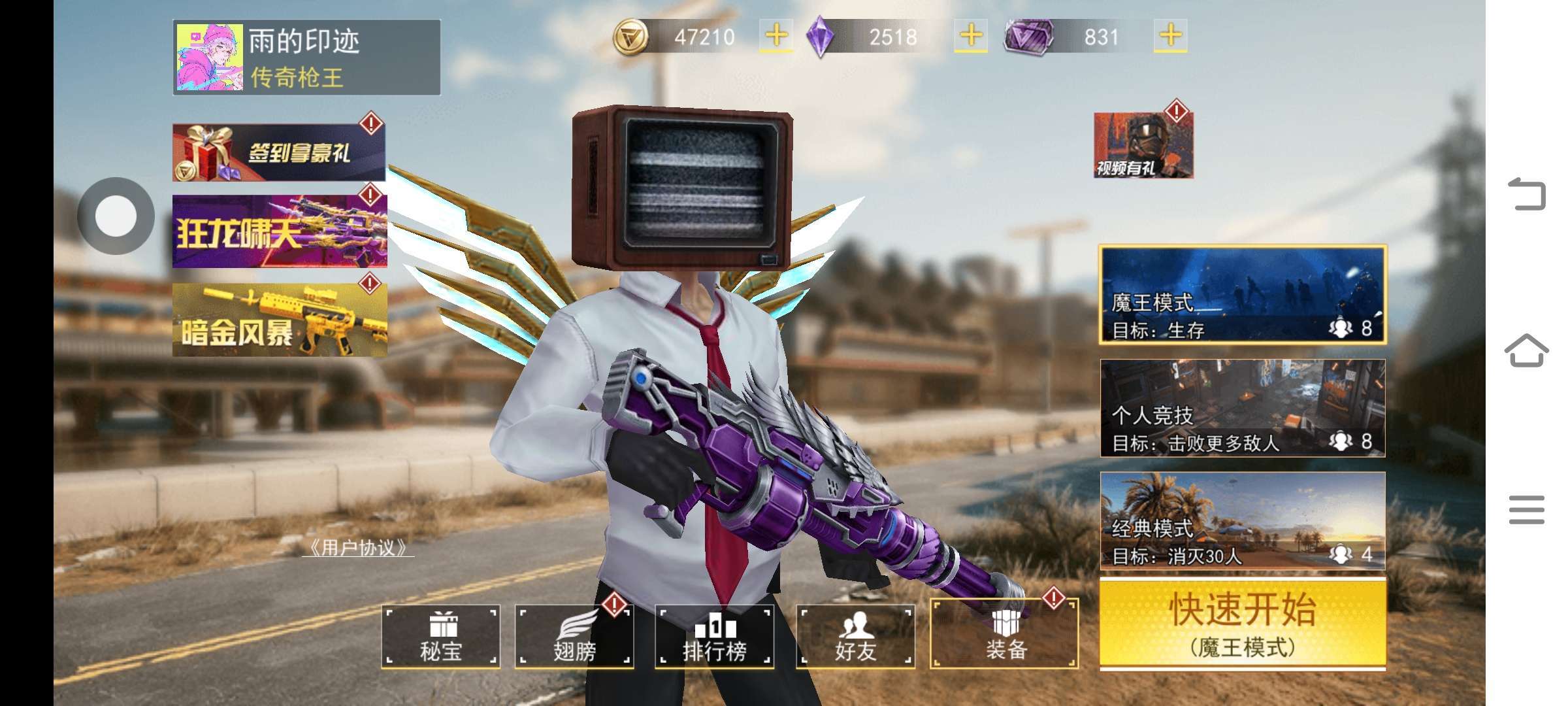
Task: Add purple tickets with the plus button
Action: (1171, 36)
